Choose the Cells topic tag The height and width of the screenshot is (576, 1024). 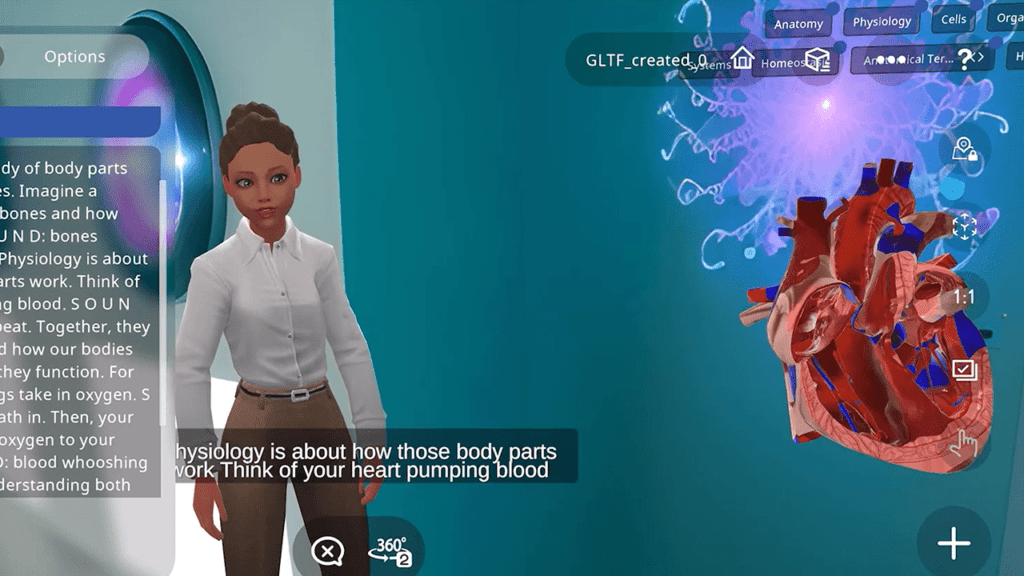click(x=954, y=19)
